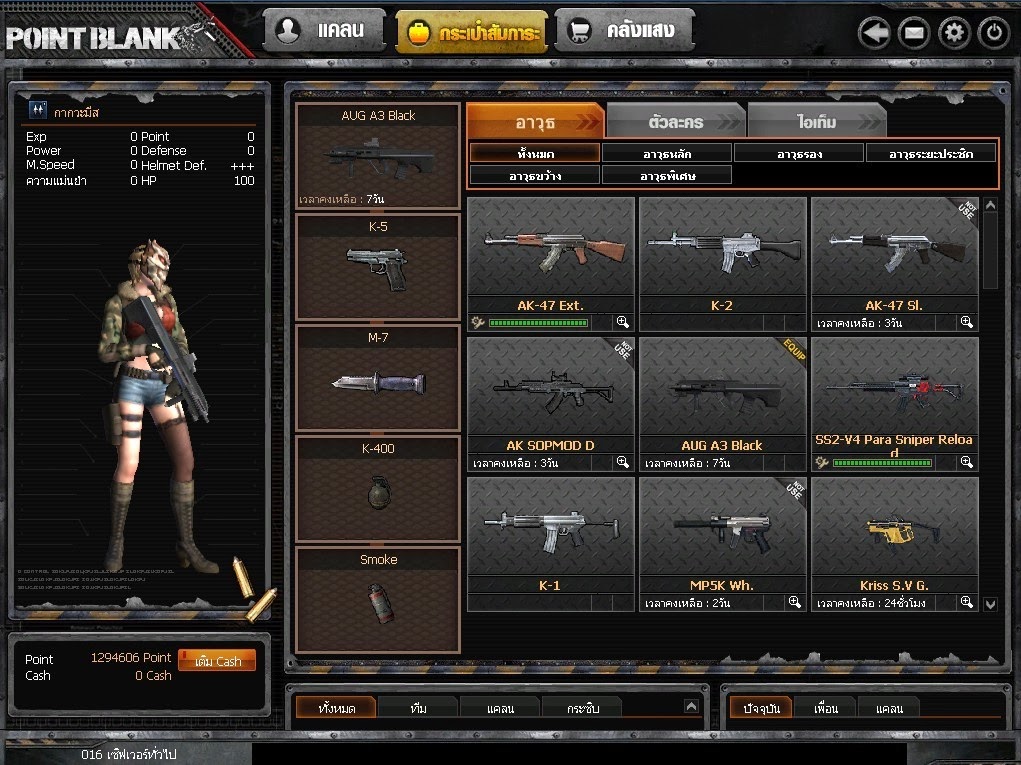Switch to the ตัวละคร character tab
The height and width of the screenshot is (765, 1021).
676,122
